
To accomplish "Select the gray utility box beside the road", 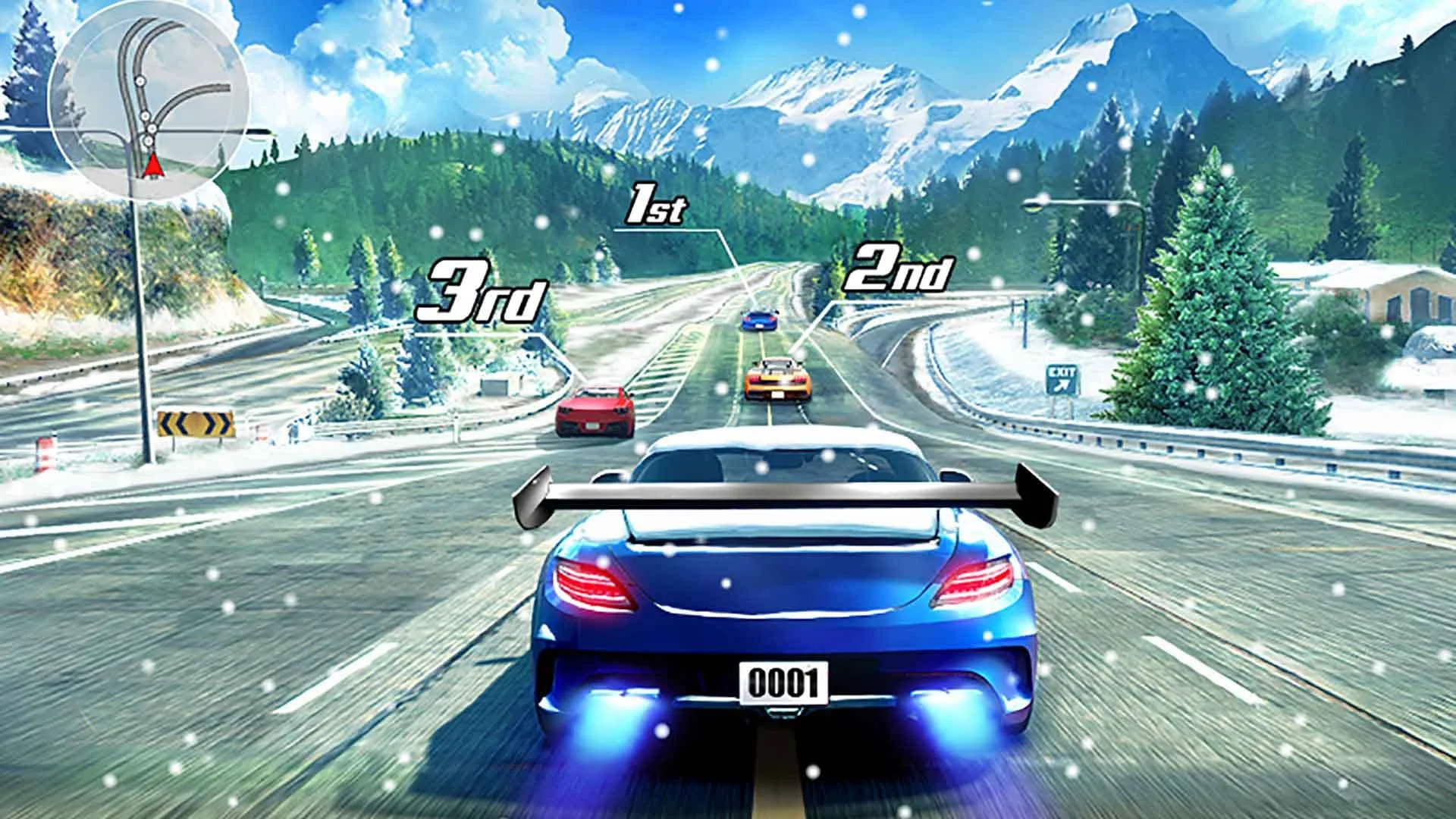I will 494,387.
